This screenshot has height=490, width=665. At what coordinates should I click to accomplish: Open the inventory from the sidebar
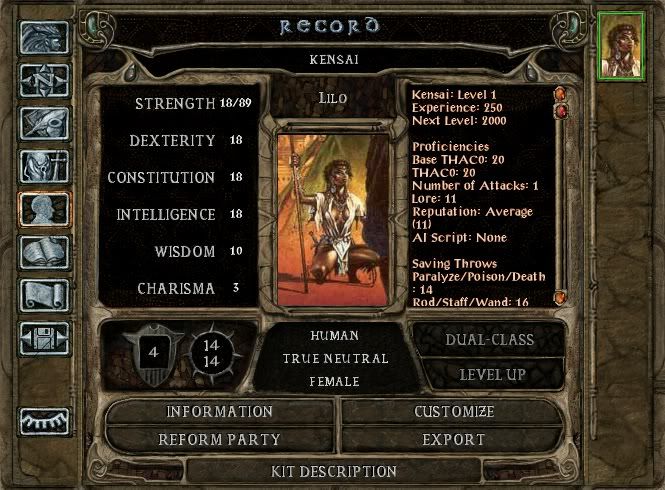tap(45, 166)
